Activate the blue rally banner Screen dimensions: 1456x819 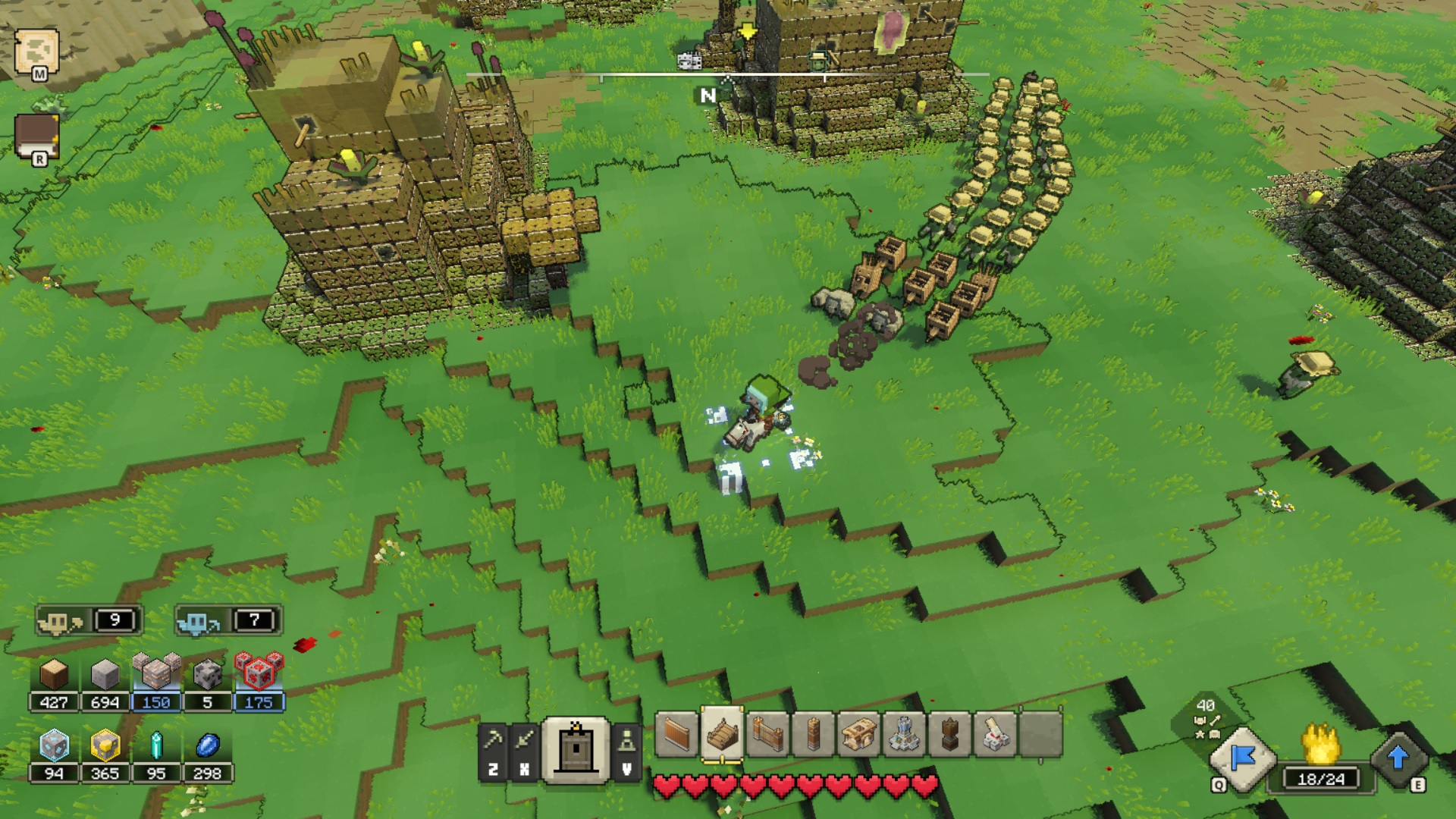coord(1242,758)
